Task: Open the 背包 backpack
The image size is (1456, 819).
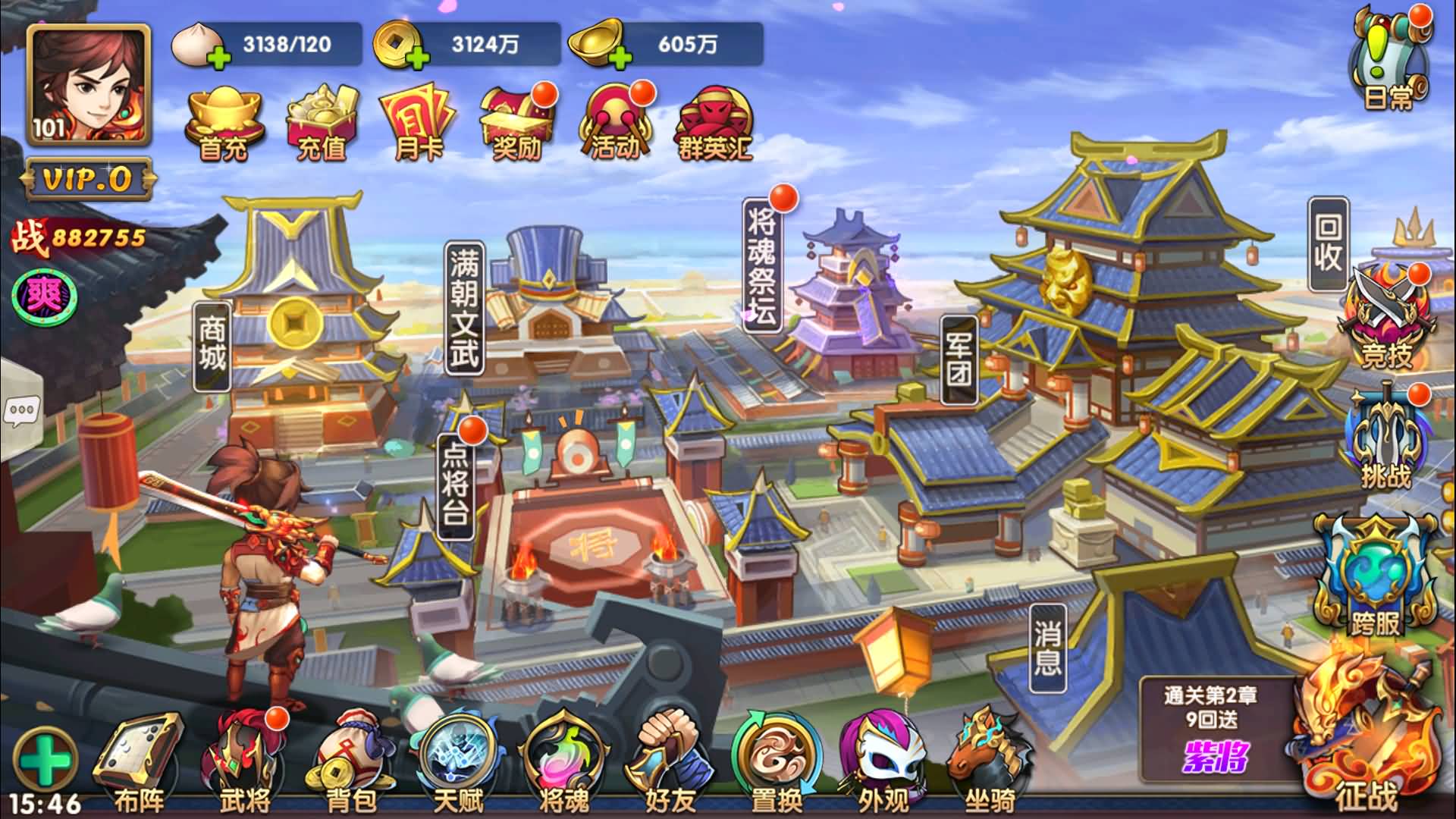Action: click(350, 762)
